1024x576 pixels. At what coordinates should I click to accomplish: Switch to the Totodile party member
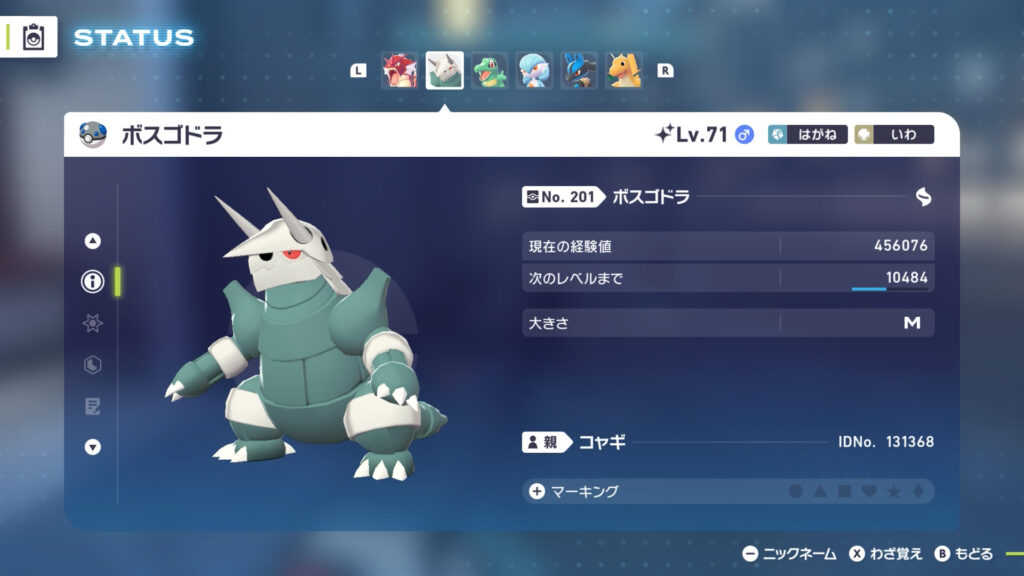(x=489, y=71)
